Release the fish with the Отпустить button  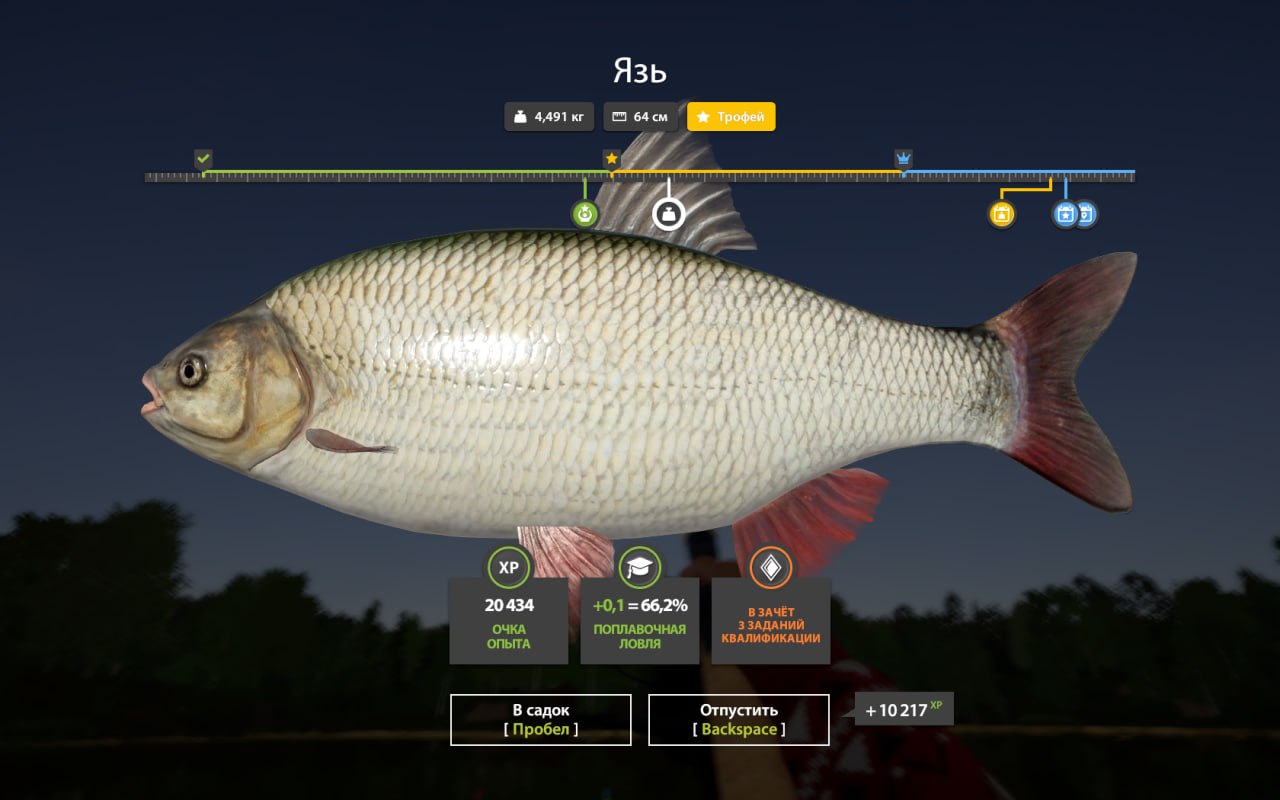(x=738, y=719)
